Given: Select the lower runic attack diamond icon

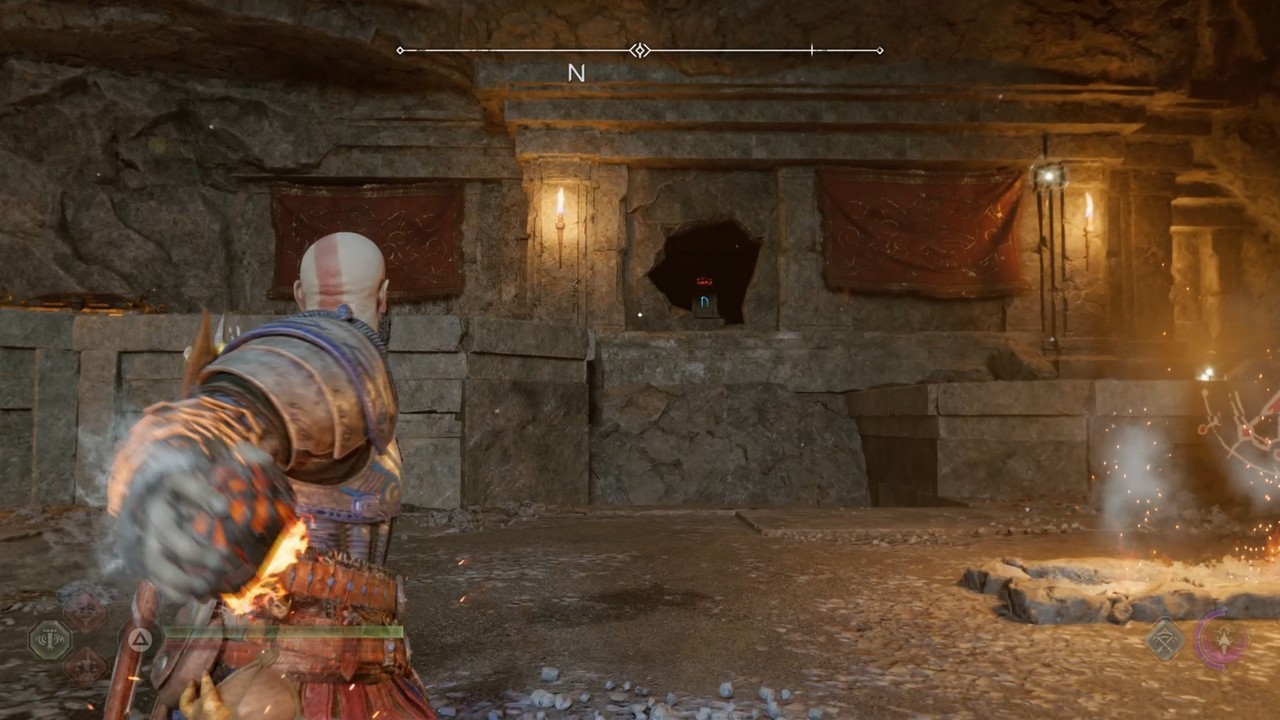Looking at the screenshot, I should 85,664.
